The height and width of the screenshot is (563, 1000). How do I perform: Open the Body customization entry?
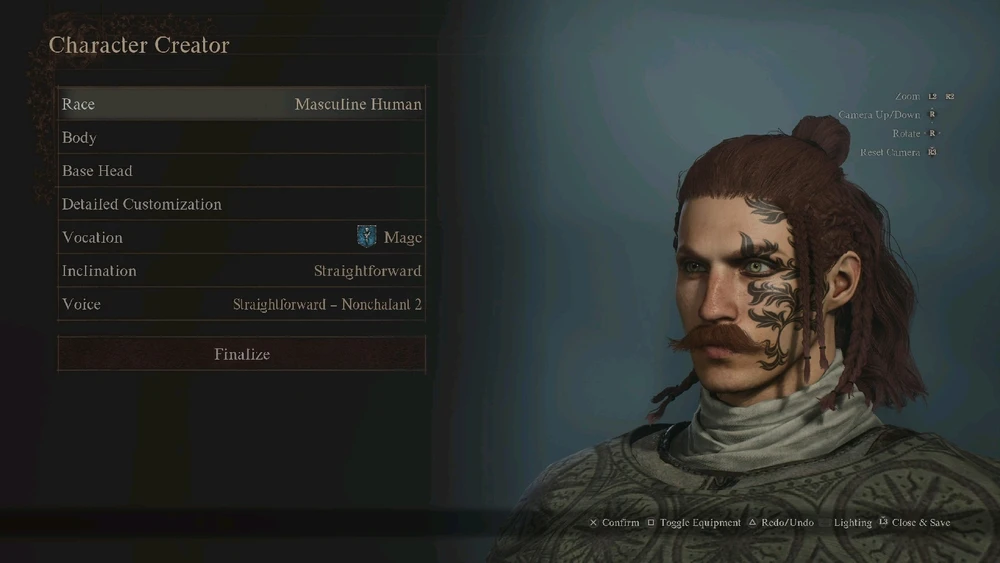pyautogui.click(x=241, y=138)
